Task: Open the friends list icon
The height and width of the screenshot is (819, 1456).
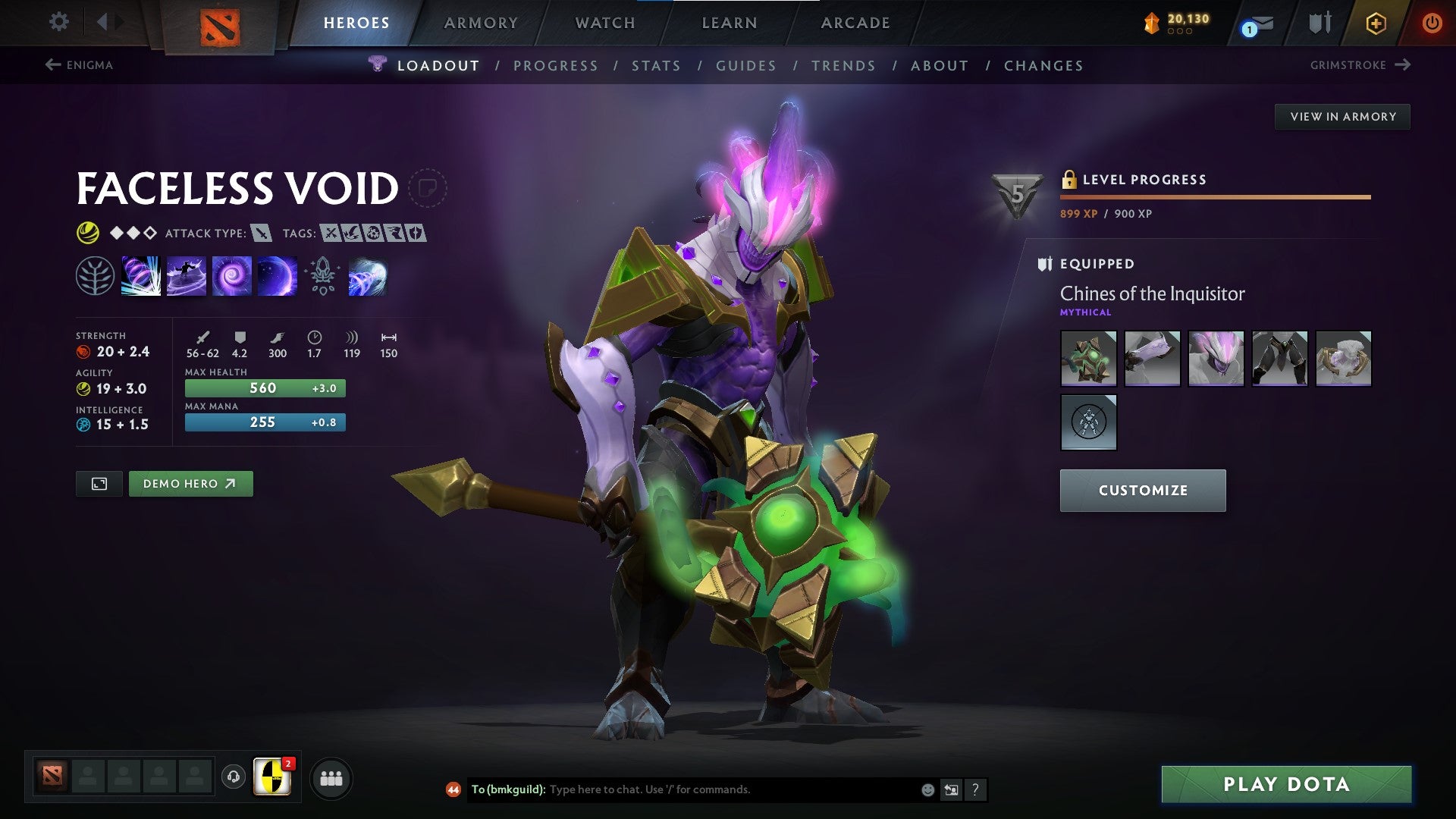Action: click(330, 777)
